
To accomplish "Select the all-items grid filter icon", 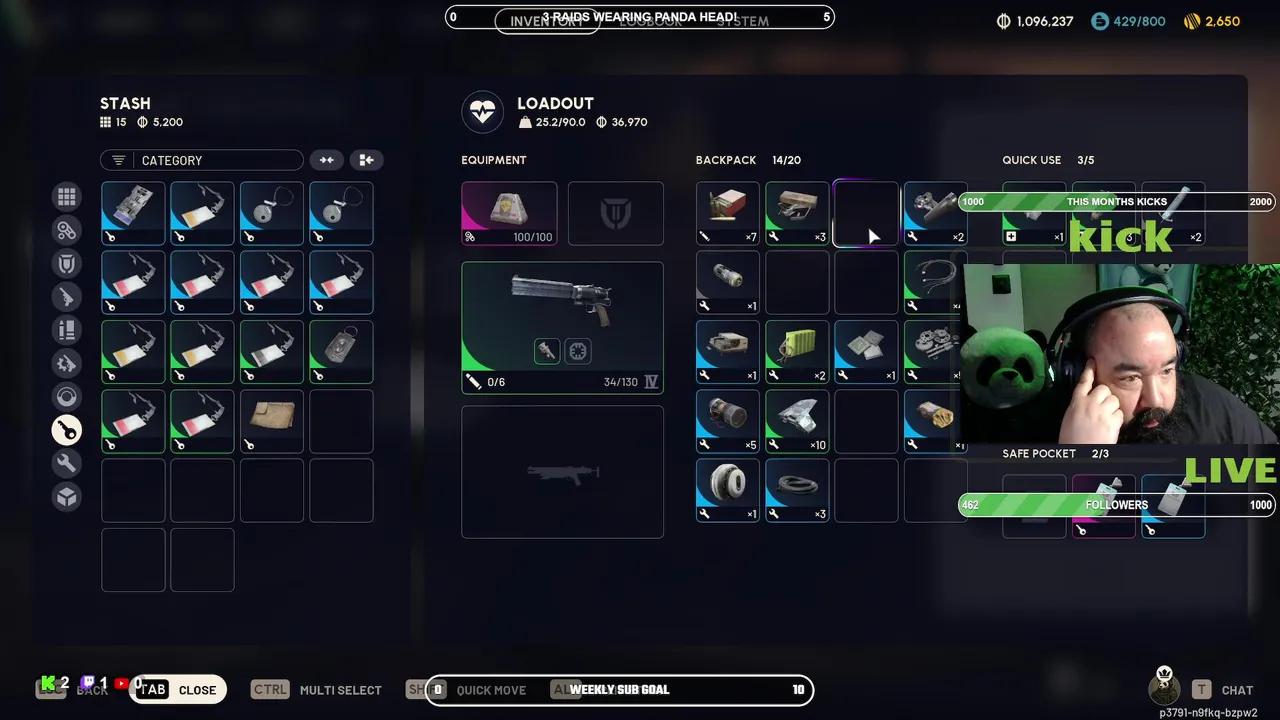I will click(67, 197).
